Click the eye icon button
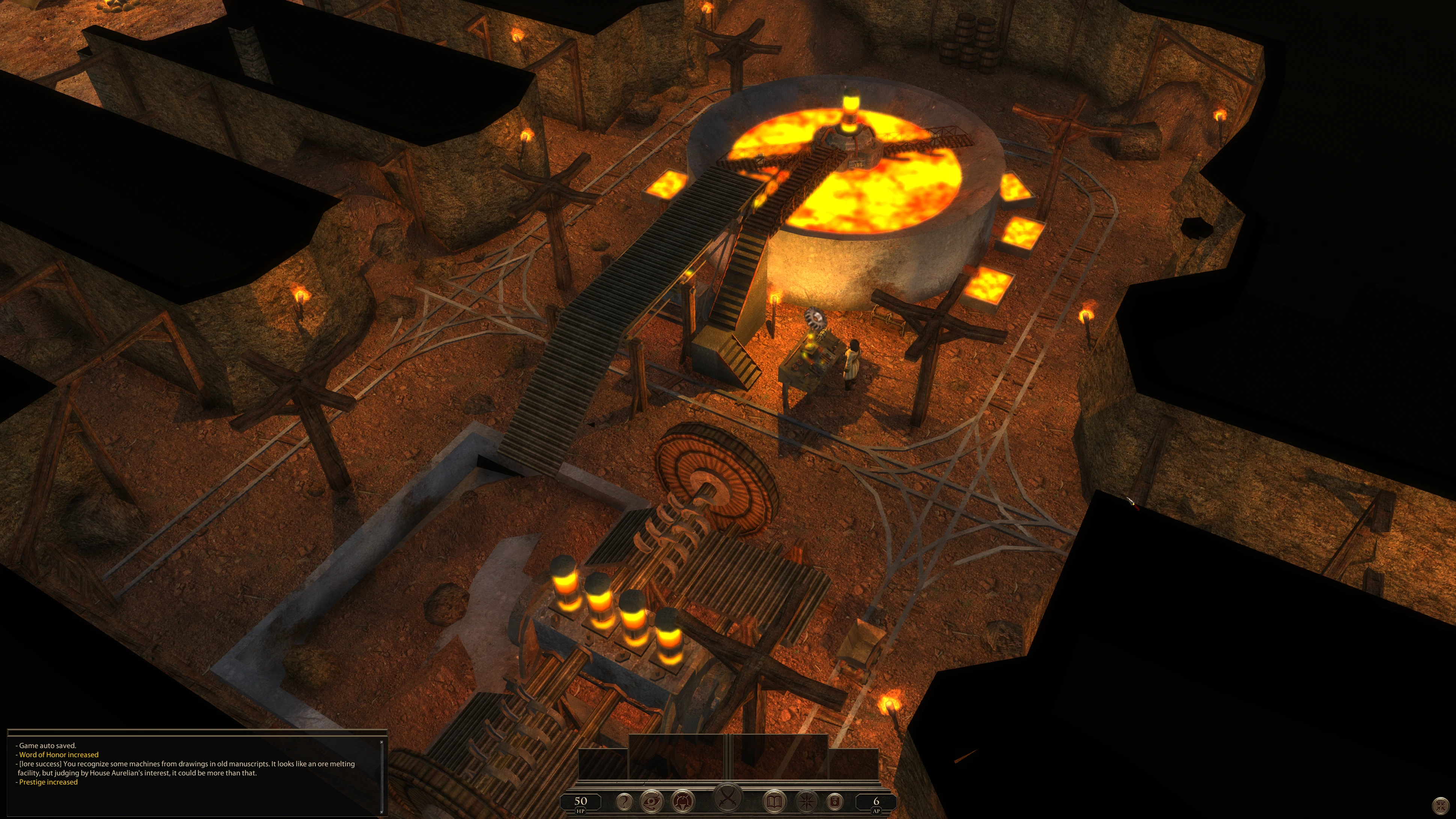The width and height of the screenshot is (1456, 819). (x=651, y=801)
